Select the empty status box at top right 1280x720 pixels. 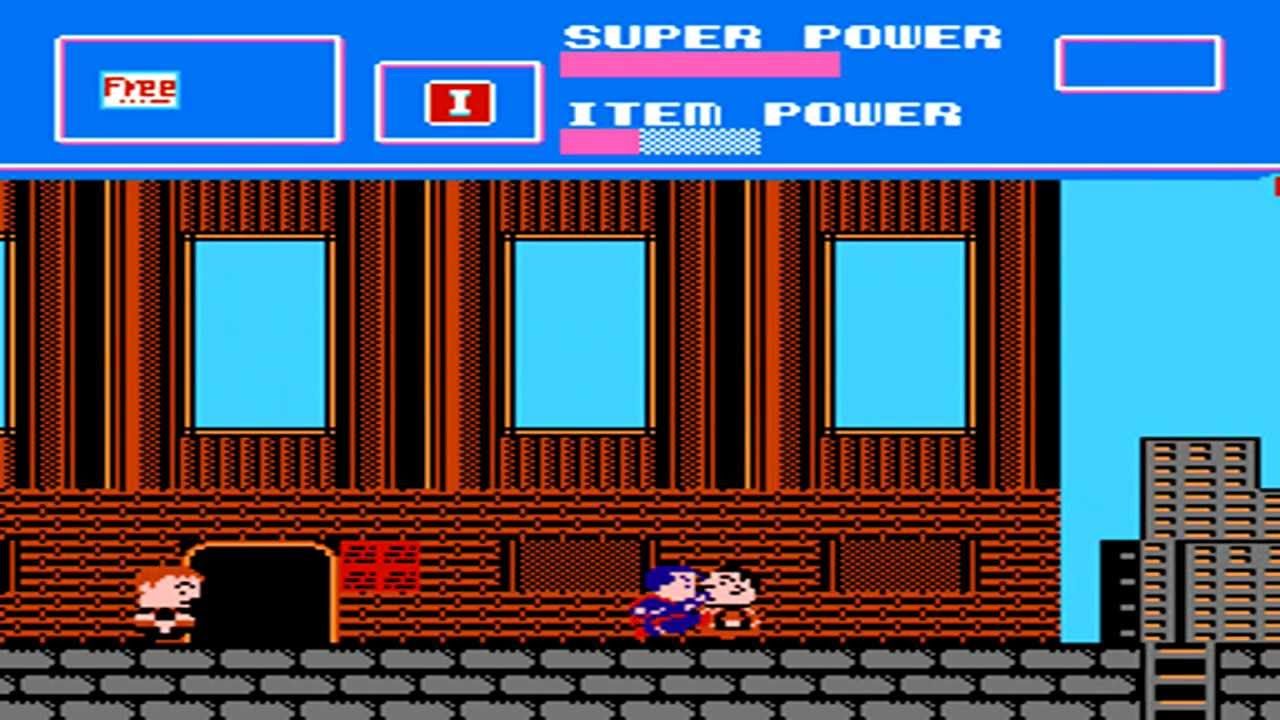click(x=1140, y=65)
